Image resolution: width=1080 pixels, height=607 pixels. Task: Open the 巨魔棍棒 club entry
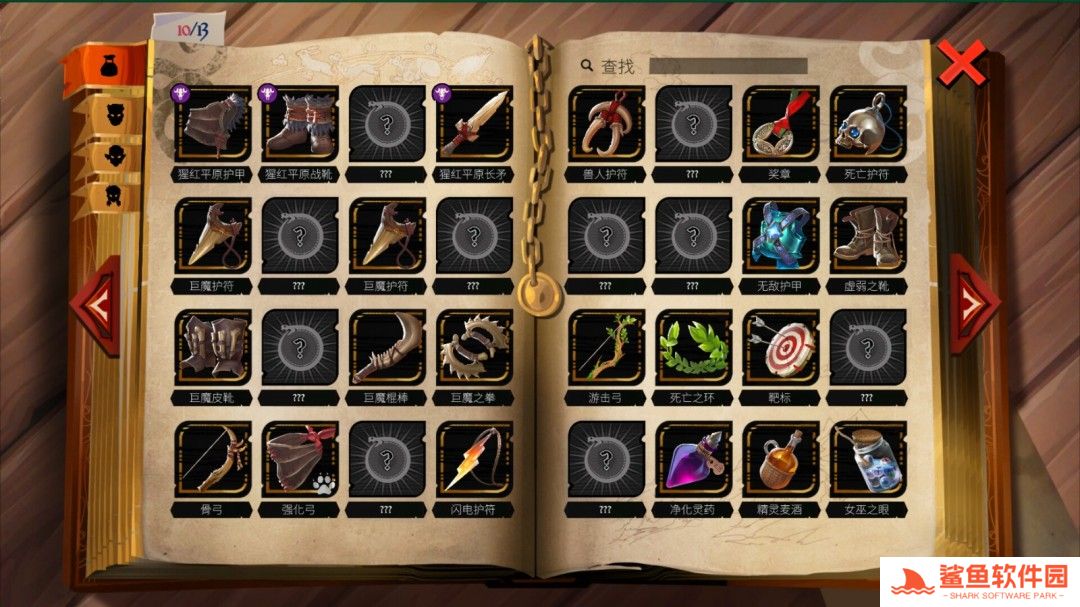tap(387, 348)
